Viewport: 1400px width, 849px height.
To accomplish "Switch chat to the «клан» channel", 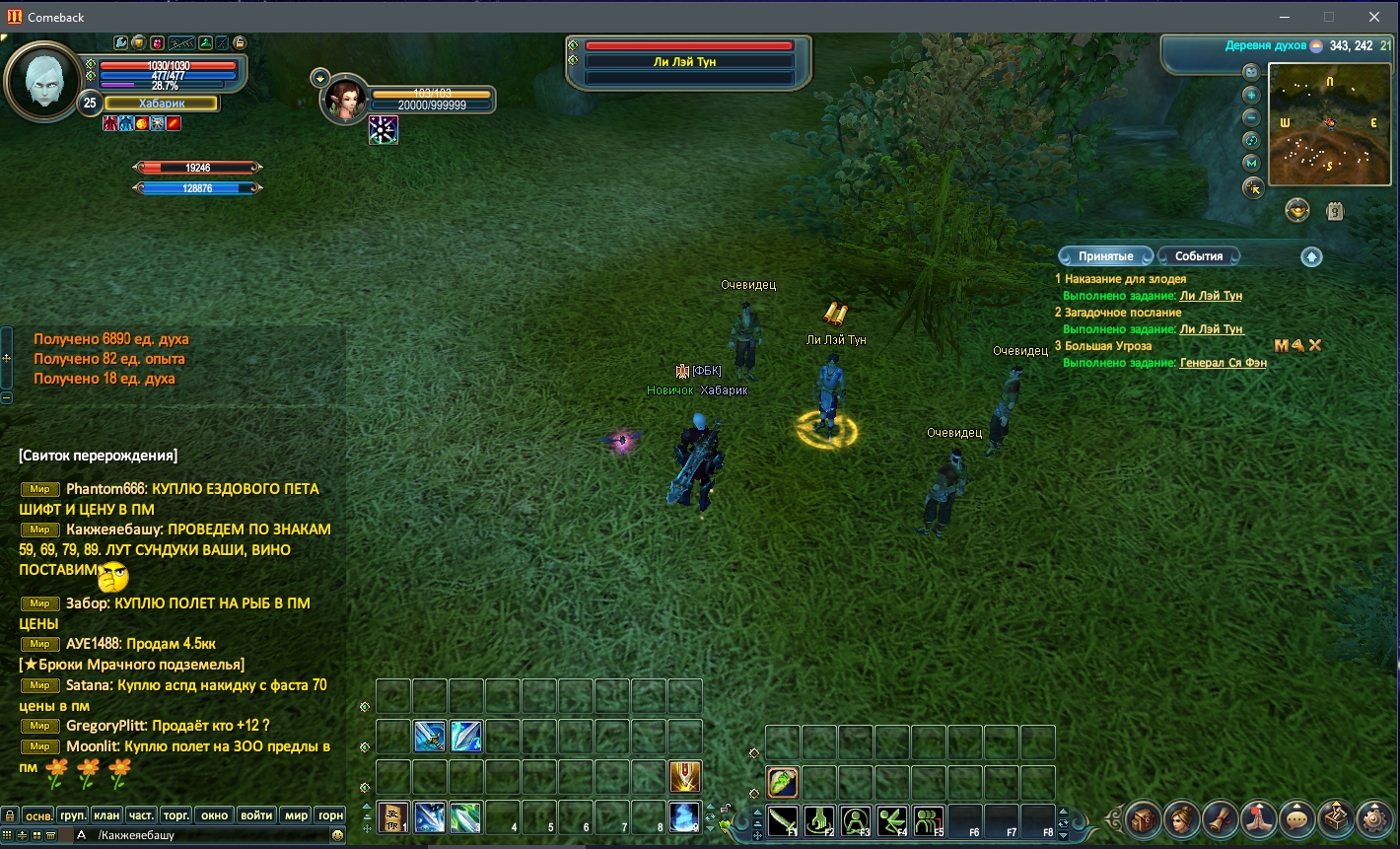I will pyautogui.click(x=105, y=815).
